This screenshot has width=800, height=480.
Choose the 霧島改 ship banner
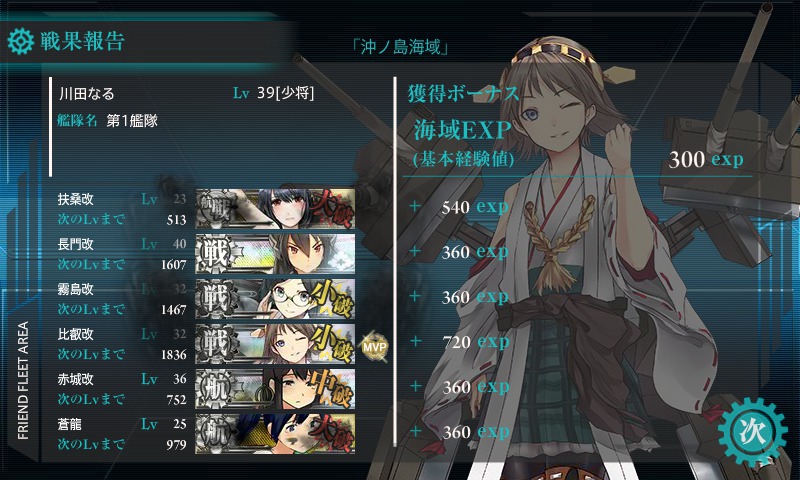tap(276, 297)
